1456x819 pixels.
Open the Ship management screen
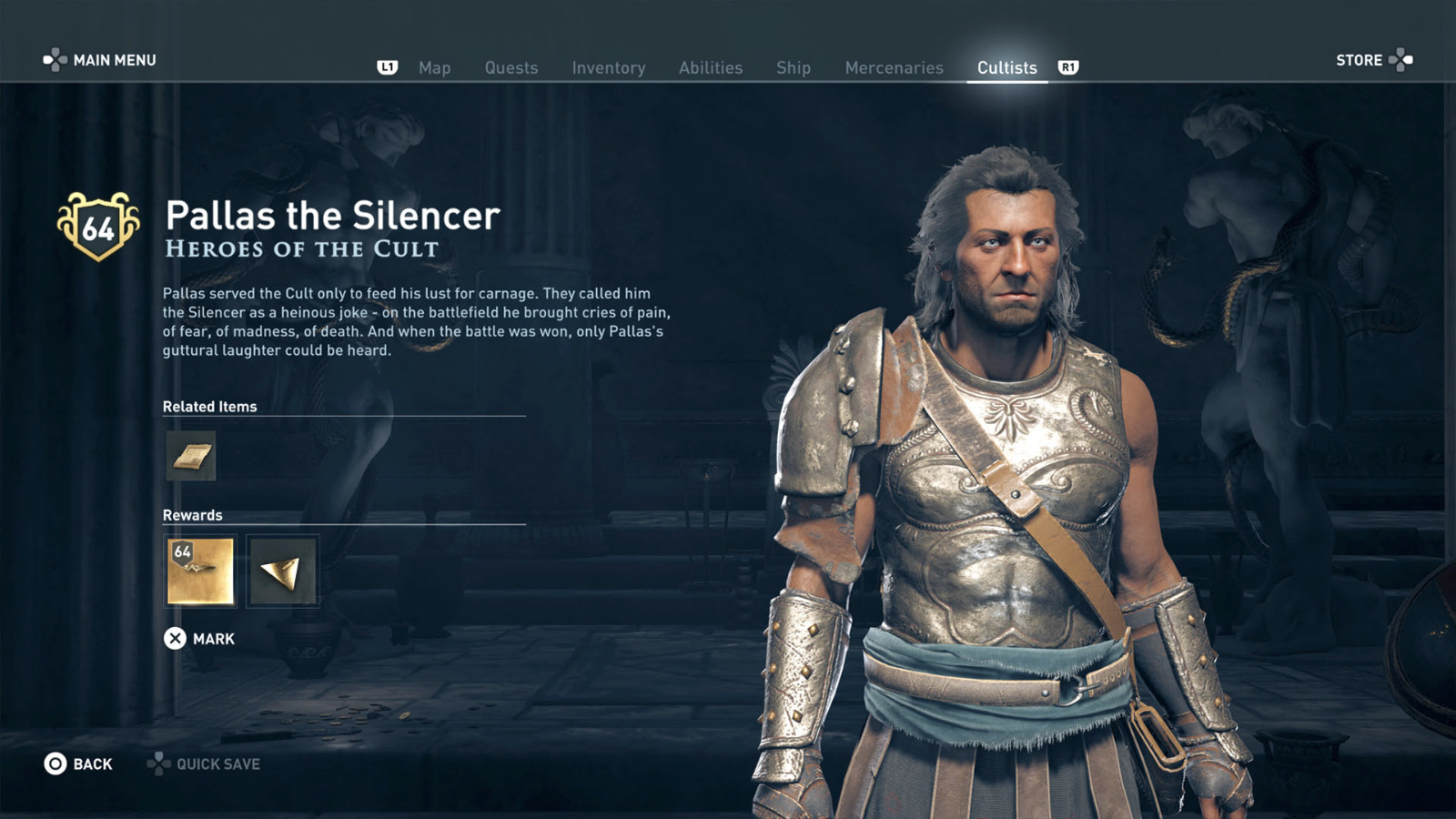click(793, 66)
